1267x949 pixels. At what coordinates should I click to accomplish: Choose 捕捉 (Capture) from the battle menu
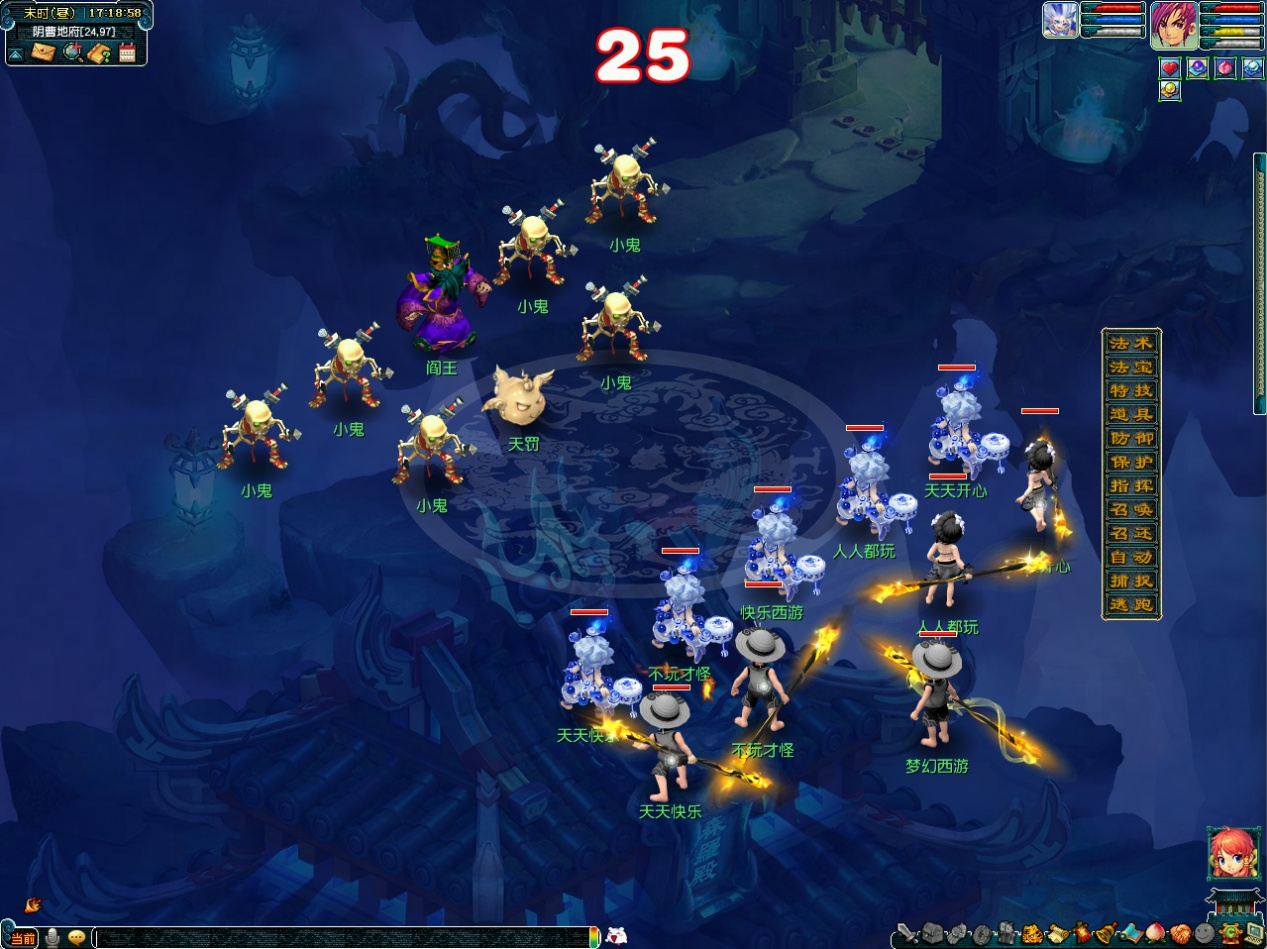click(x=1131, y=581)
